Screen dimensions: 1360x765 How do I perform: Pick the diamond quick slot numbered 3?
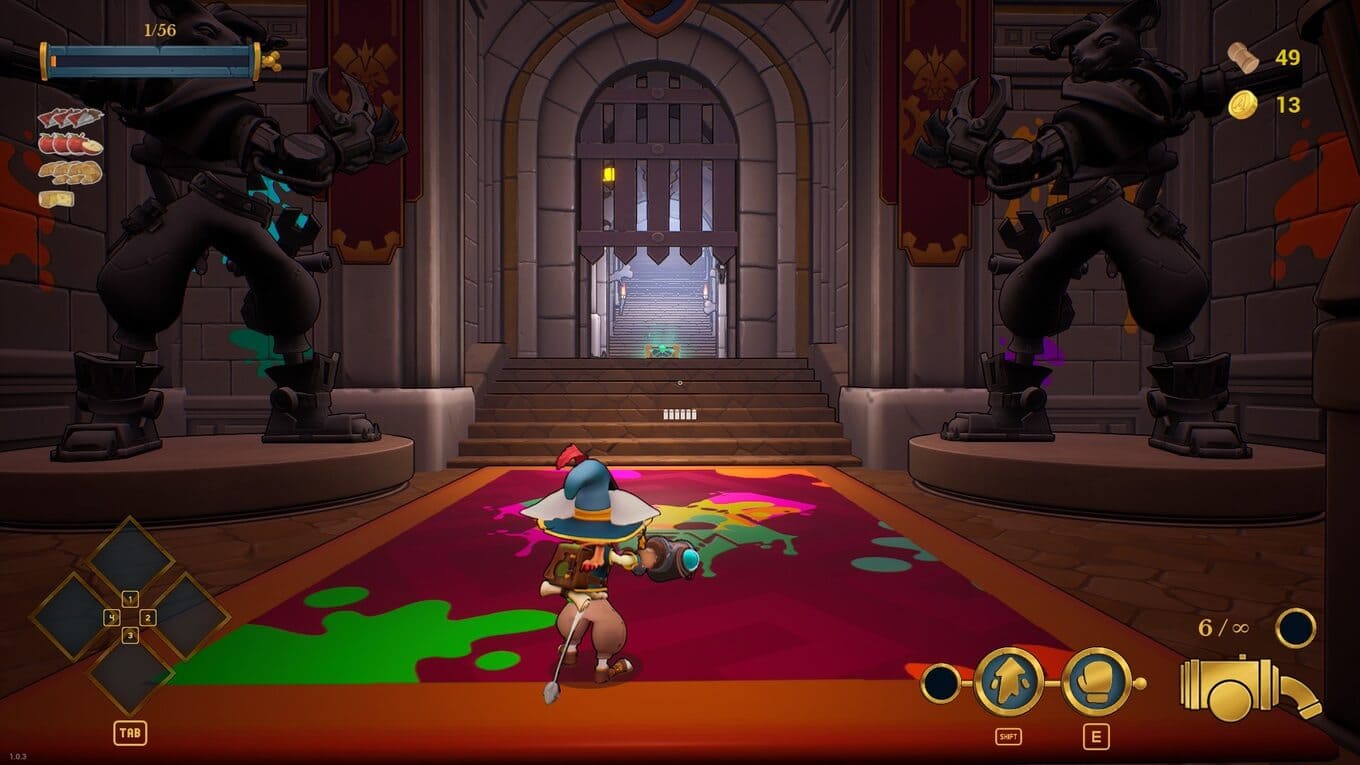pos(130,674)
